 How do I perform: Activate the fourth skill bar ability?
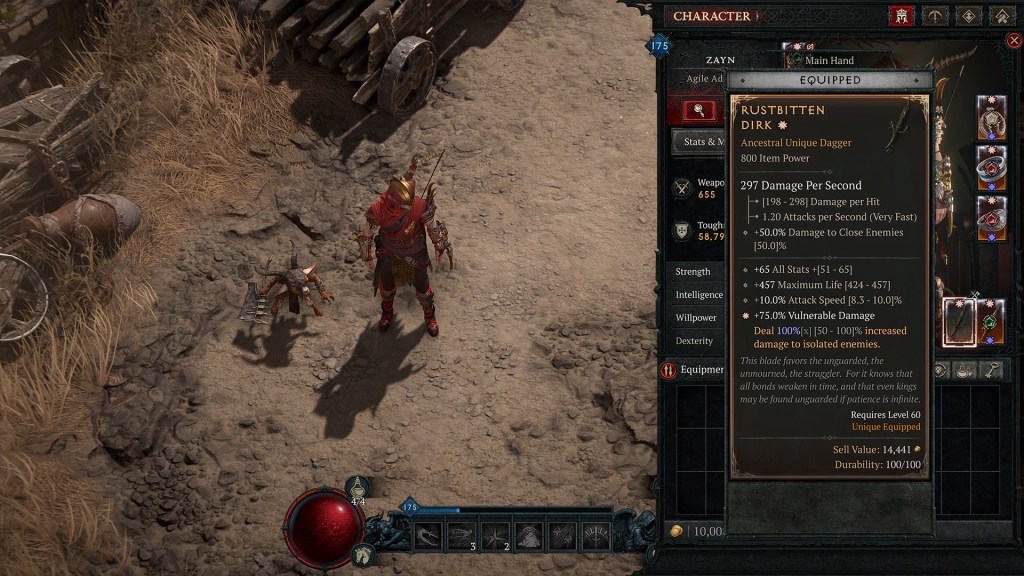[529, 535]
